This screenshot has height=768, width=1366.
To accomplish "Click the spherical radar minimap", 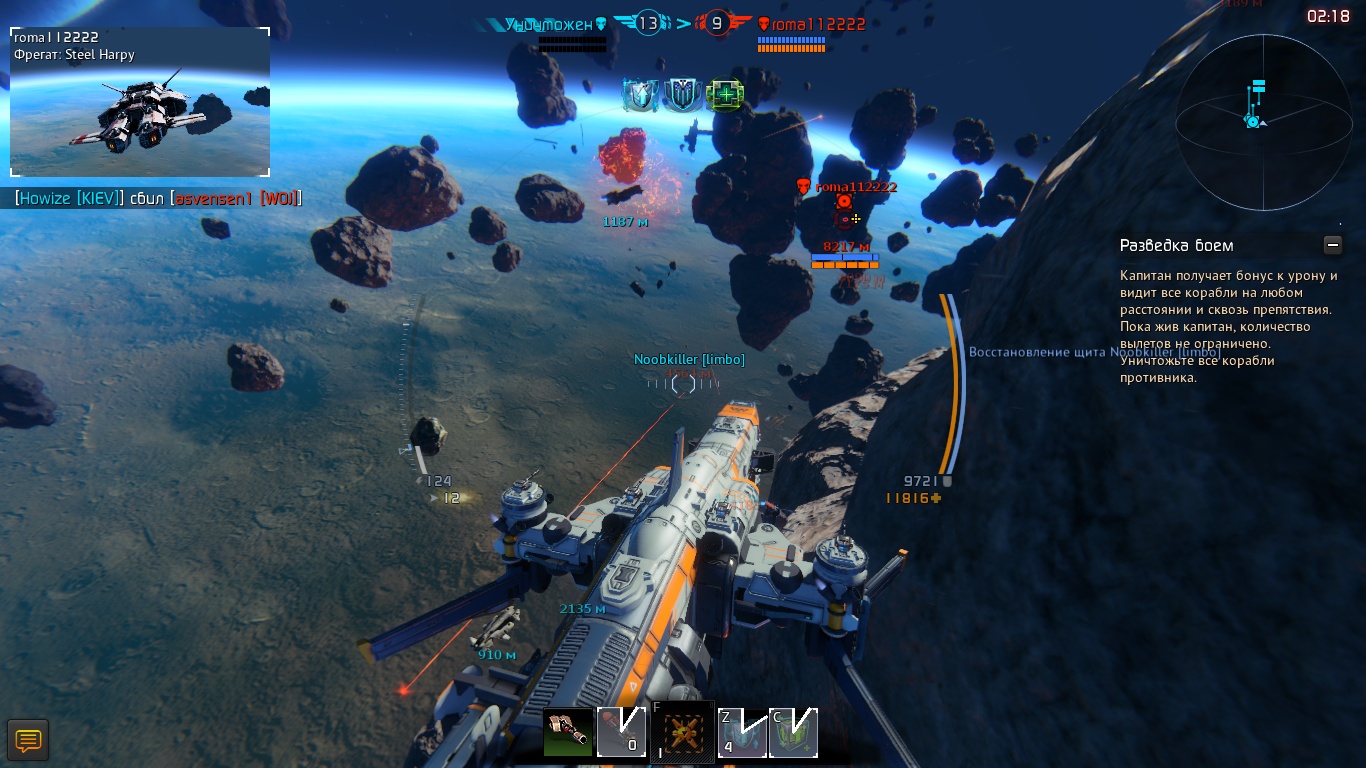I will tap(1259, 122).
